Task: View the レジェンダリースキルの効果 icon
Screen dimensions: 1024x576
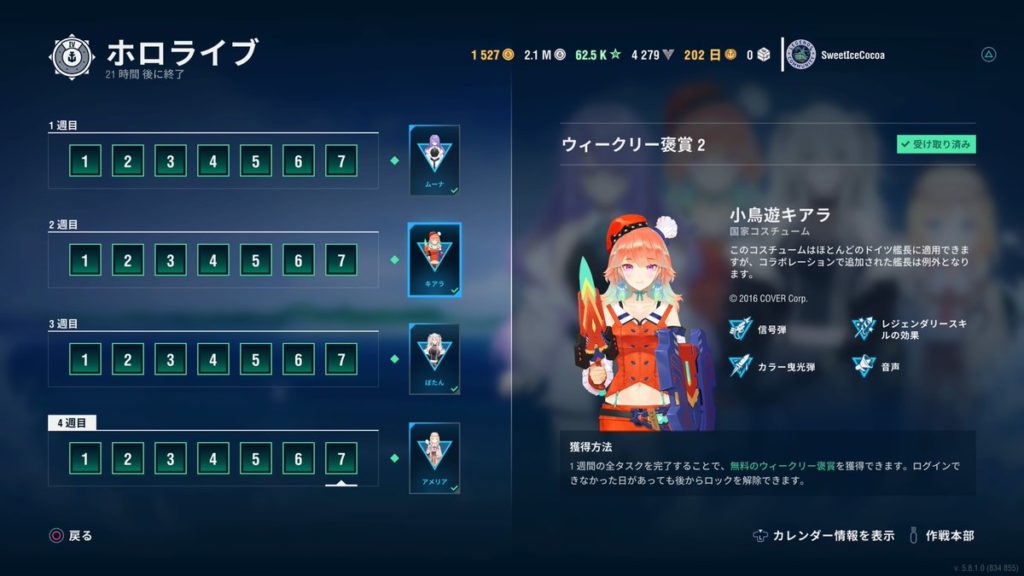Action: (864, 328)
